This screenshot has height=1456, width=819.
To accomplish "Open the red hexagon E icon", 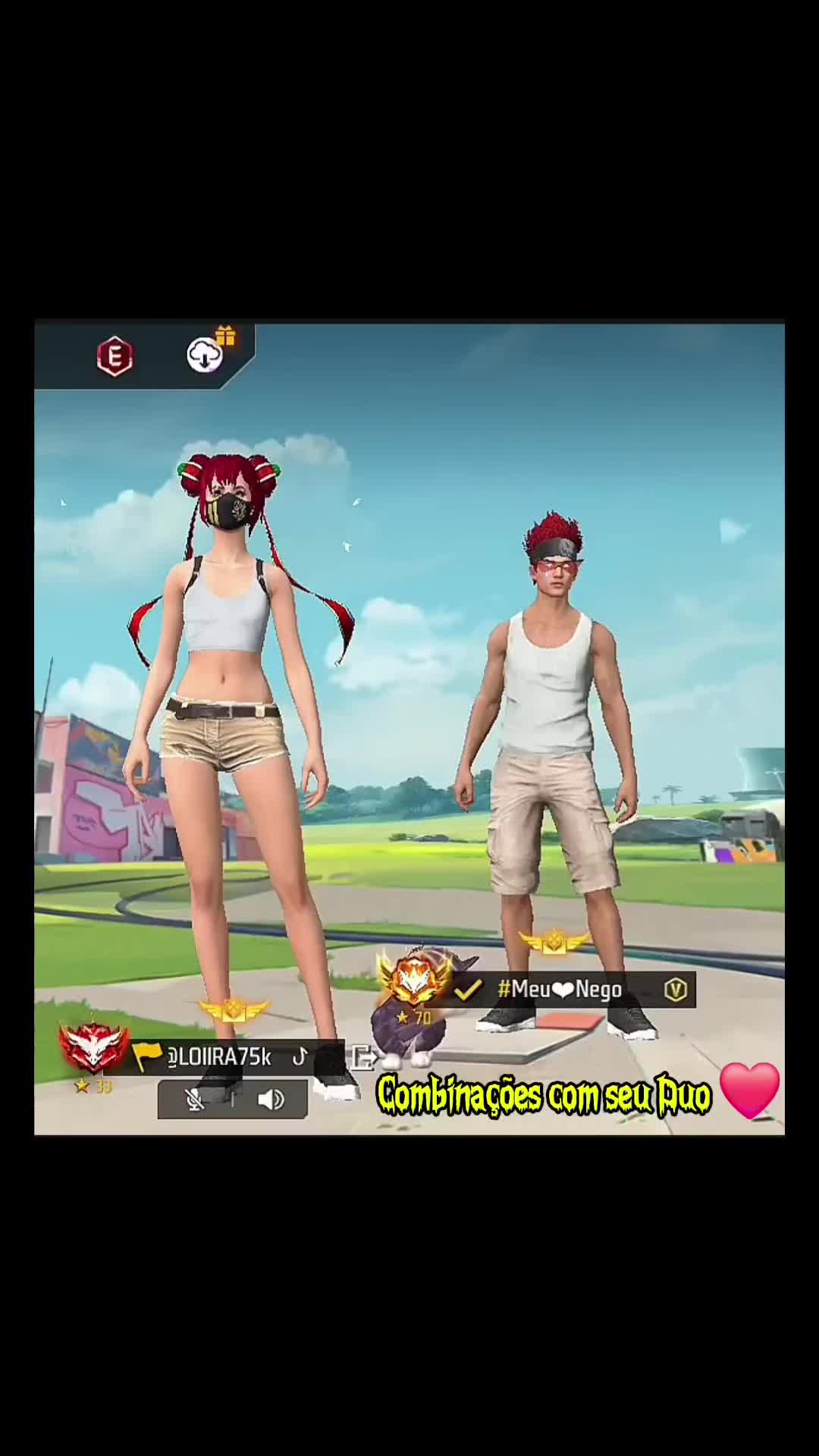I will [x=115, y=356].
